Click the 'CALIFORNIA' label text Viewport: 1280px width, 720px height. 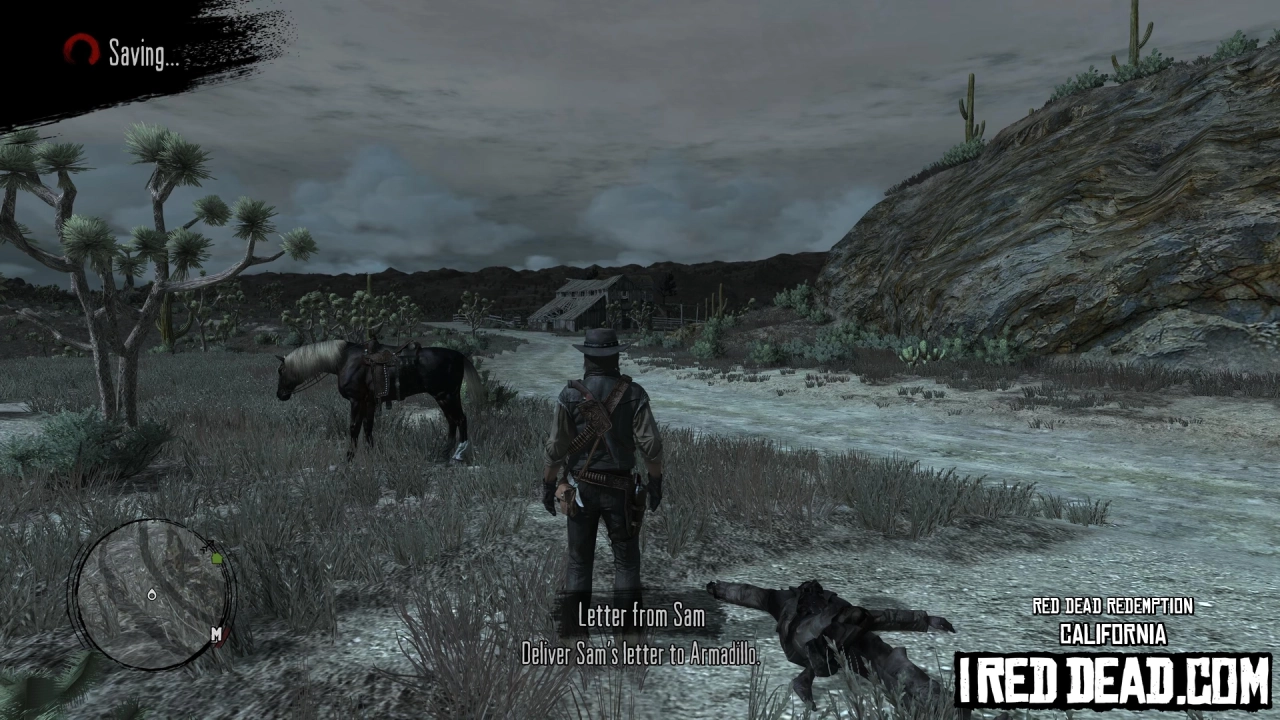[1111, 633]
